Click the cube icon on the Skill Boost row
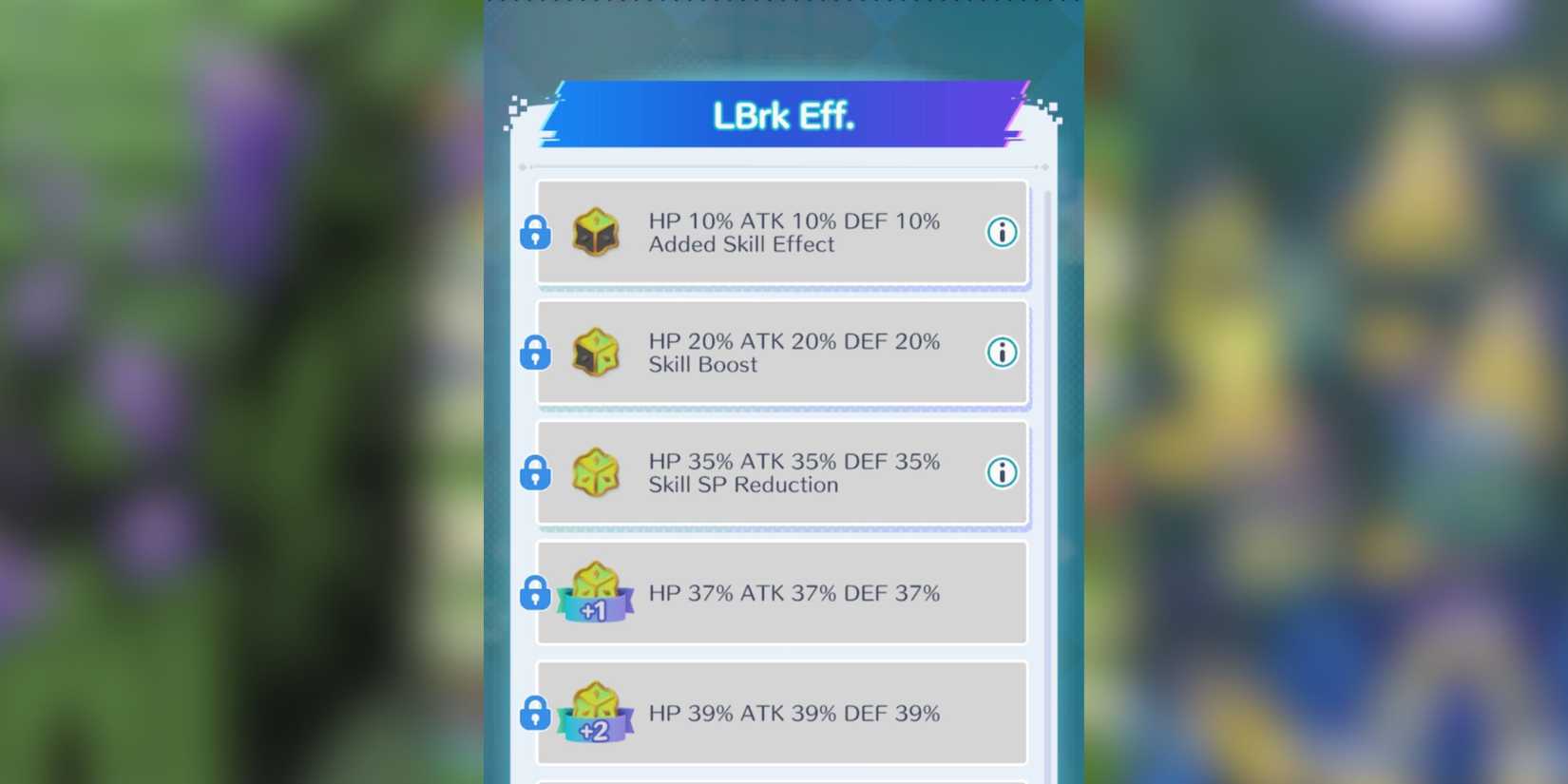 (594, 353)
